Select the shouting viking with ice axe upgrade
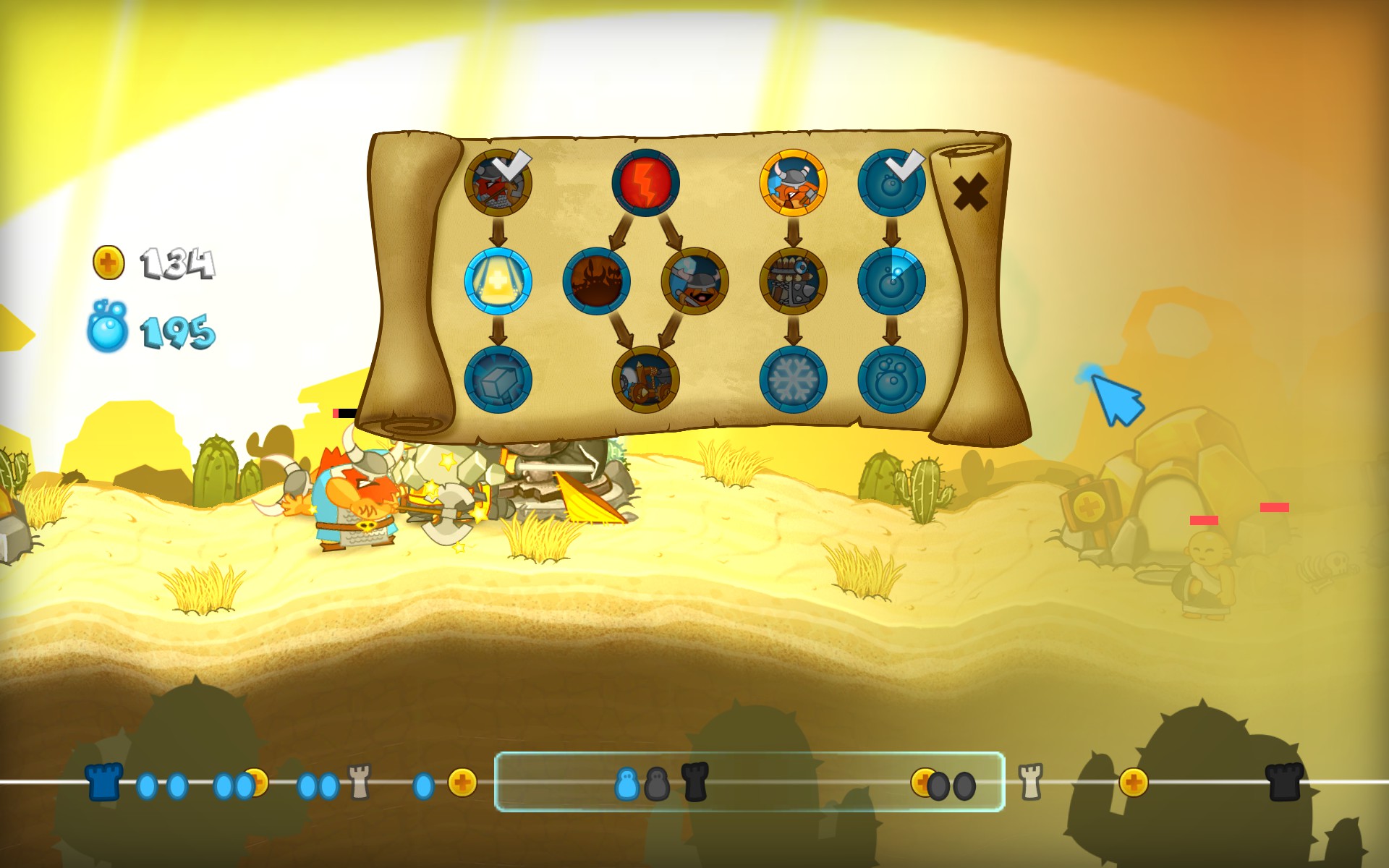This screenshot has height=868, width=1389. pos(694,281)
